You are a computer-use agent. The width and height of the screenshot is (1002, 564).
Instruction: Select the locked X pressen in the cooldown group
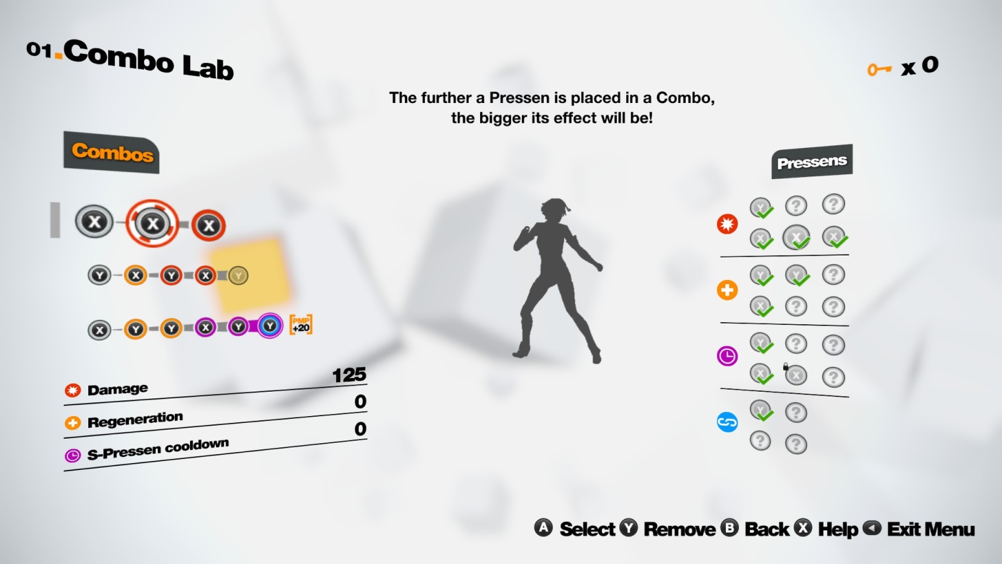pos(796,376)
